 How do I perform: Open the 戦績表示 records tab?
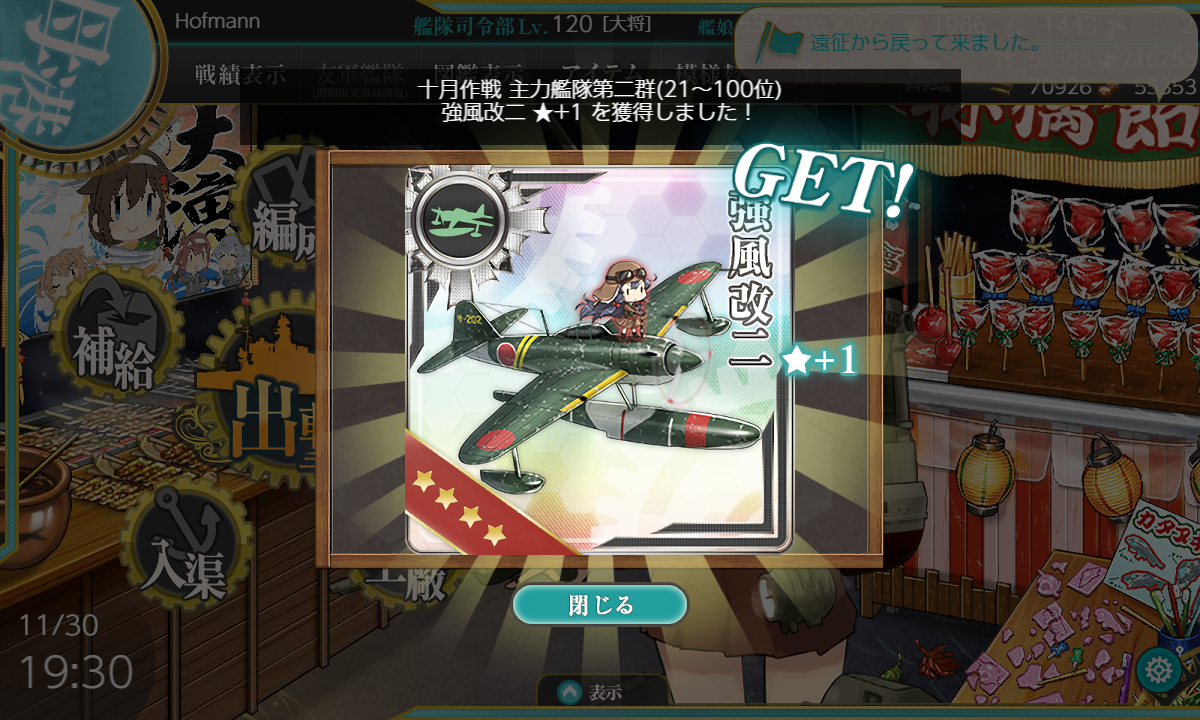coord(240,75)
